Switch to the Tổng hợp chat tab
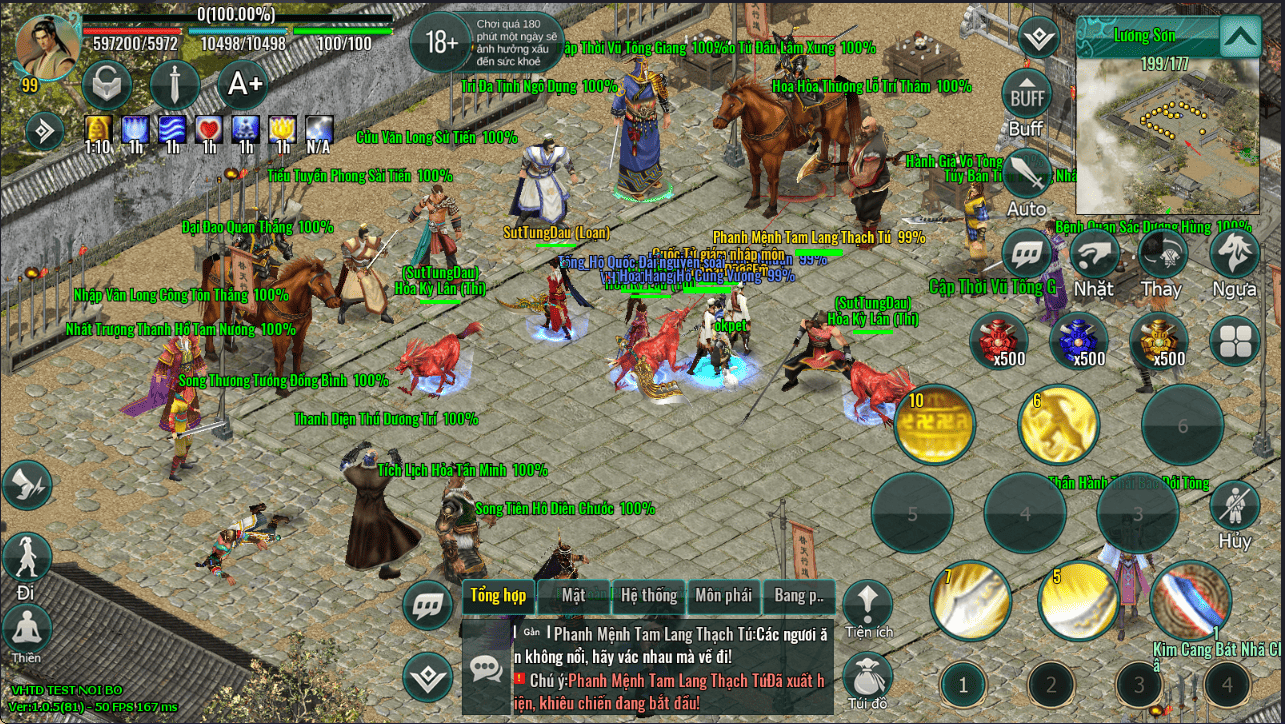Image resolution: width=1285 pixels, height=724 pixels. pyautogui.click(x=498, y=596)
